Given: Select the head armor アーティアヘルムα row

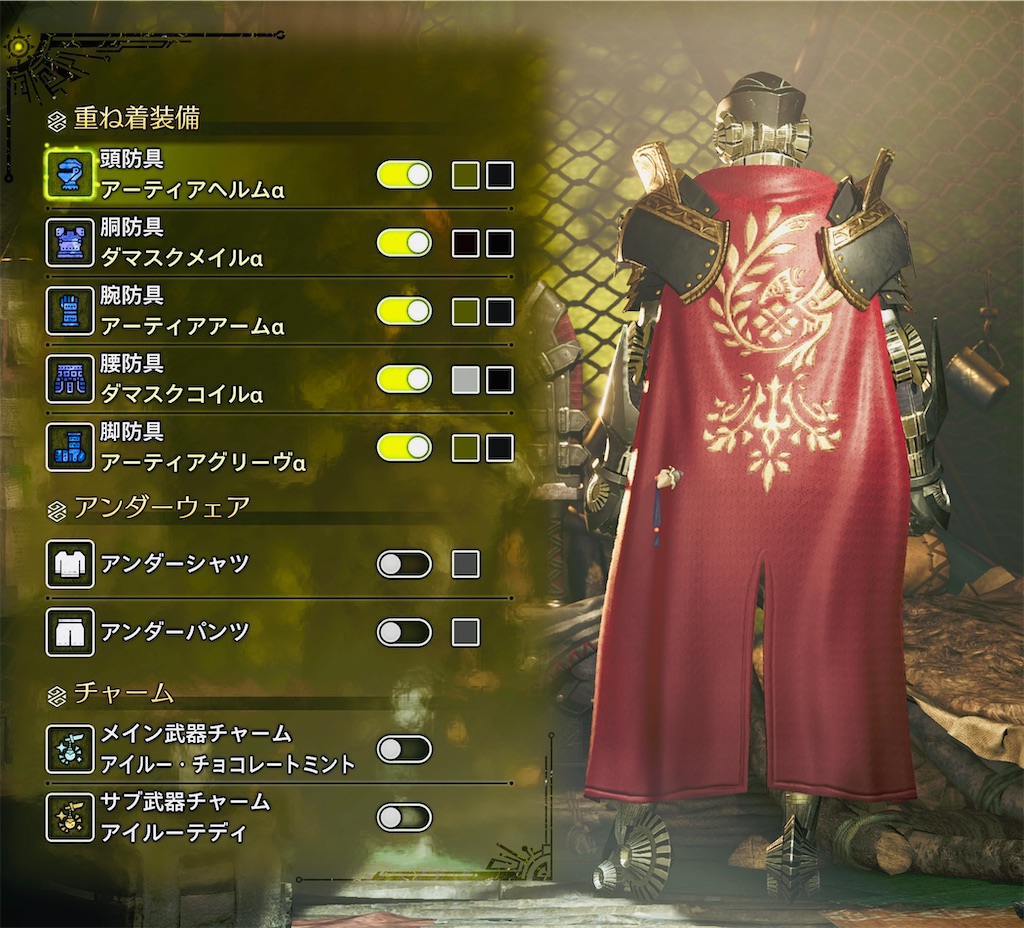Looking at the screenshot, I should [x=190, y=175].
